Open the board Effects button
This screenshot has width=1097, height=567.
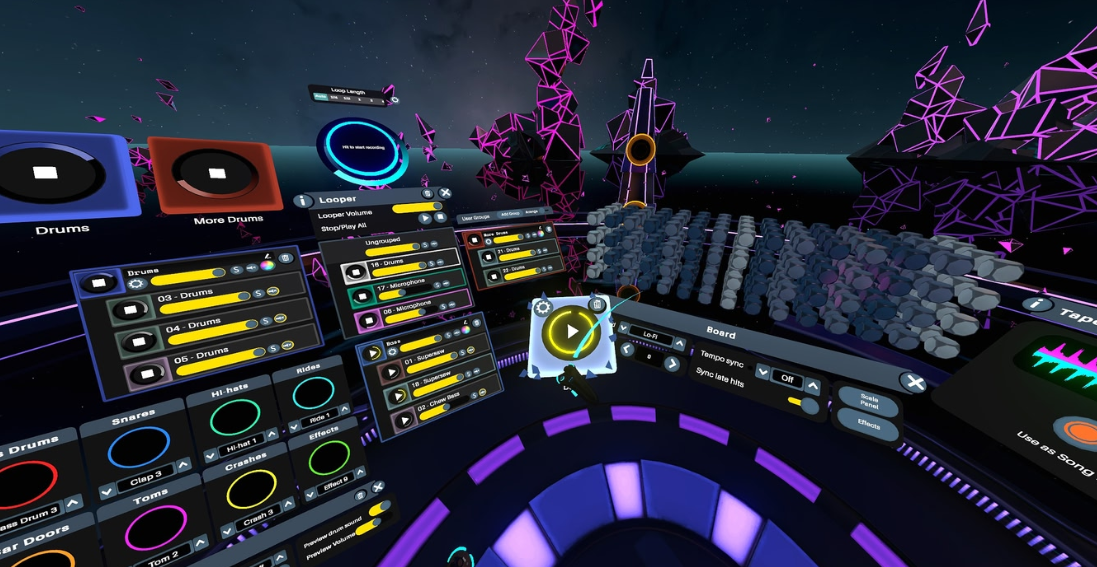868,426
